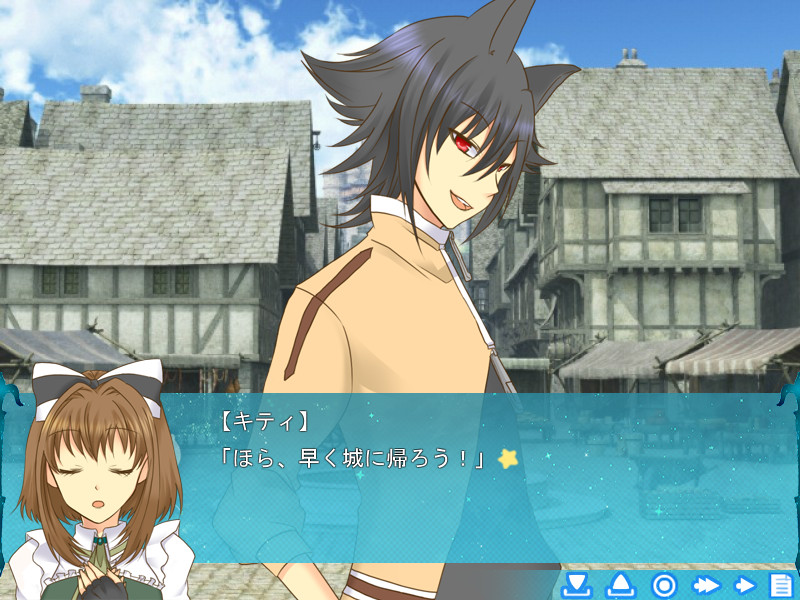Select the circular ring settings icon
This screenshot has height=600, width=800.
pyautogui.click(x=664, y=585)
